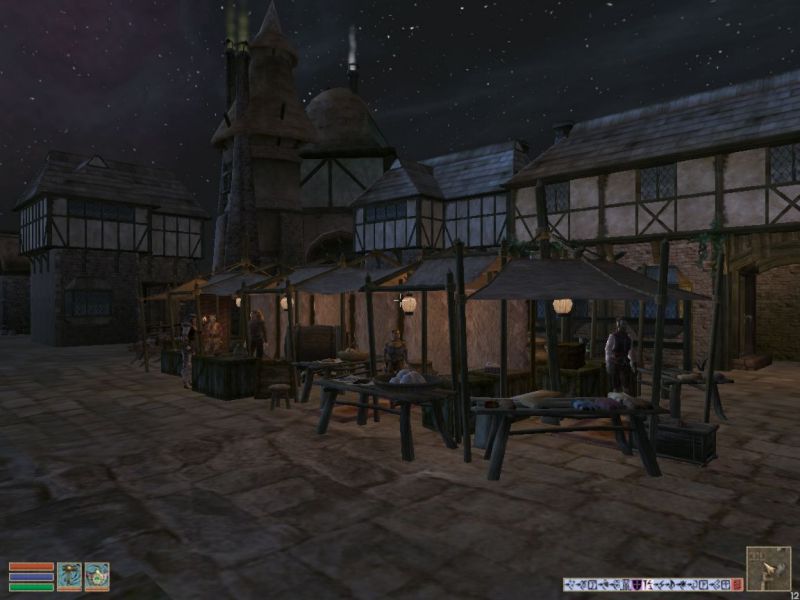The width and height of the screenshot is (800, 600).
Task: Select the active magic item icon
Action: tap(97, 576)
